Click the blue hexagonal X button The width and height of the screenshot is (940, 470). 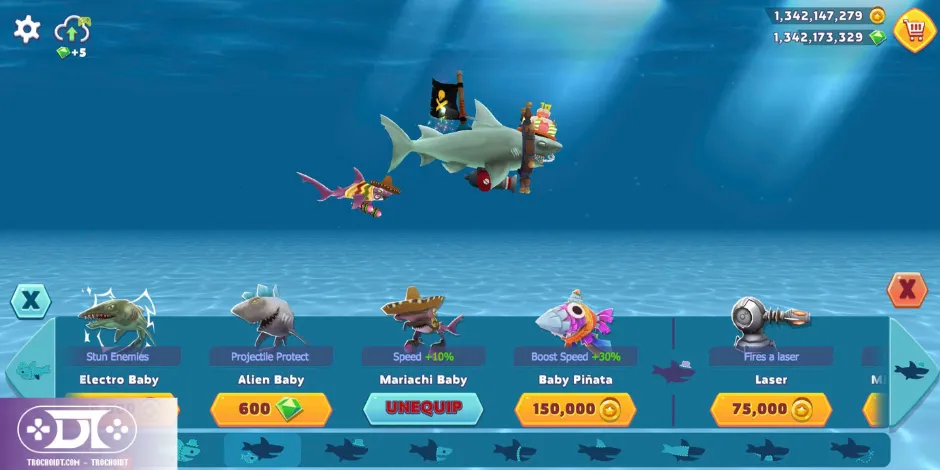(x=31, y=300)
